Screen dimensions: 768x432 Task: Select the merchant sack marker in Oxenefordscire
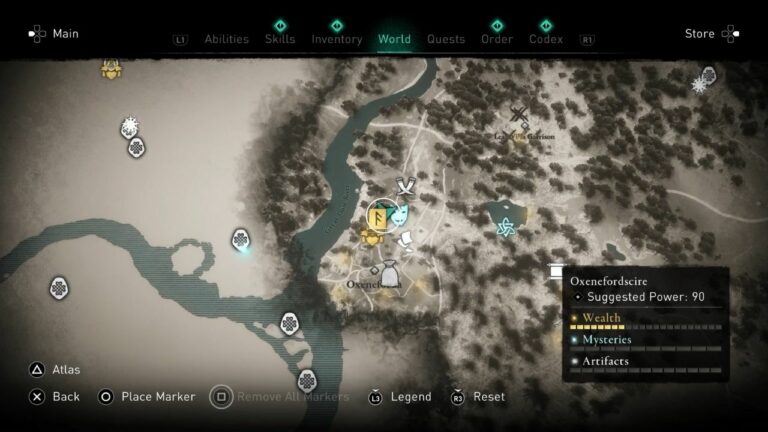tap(388, 272)
